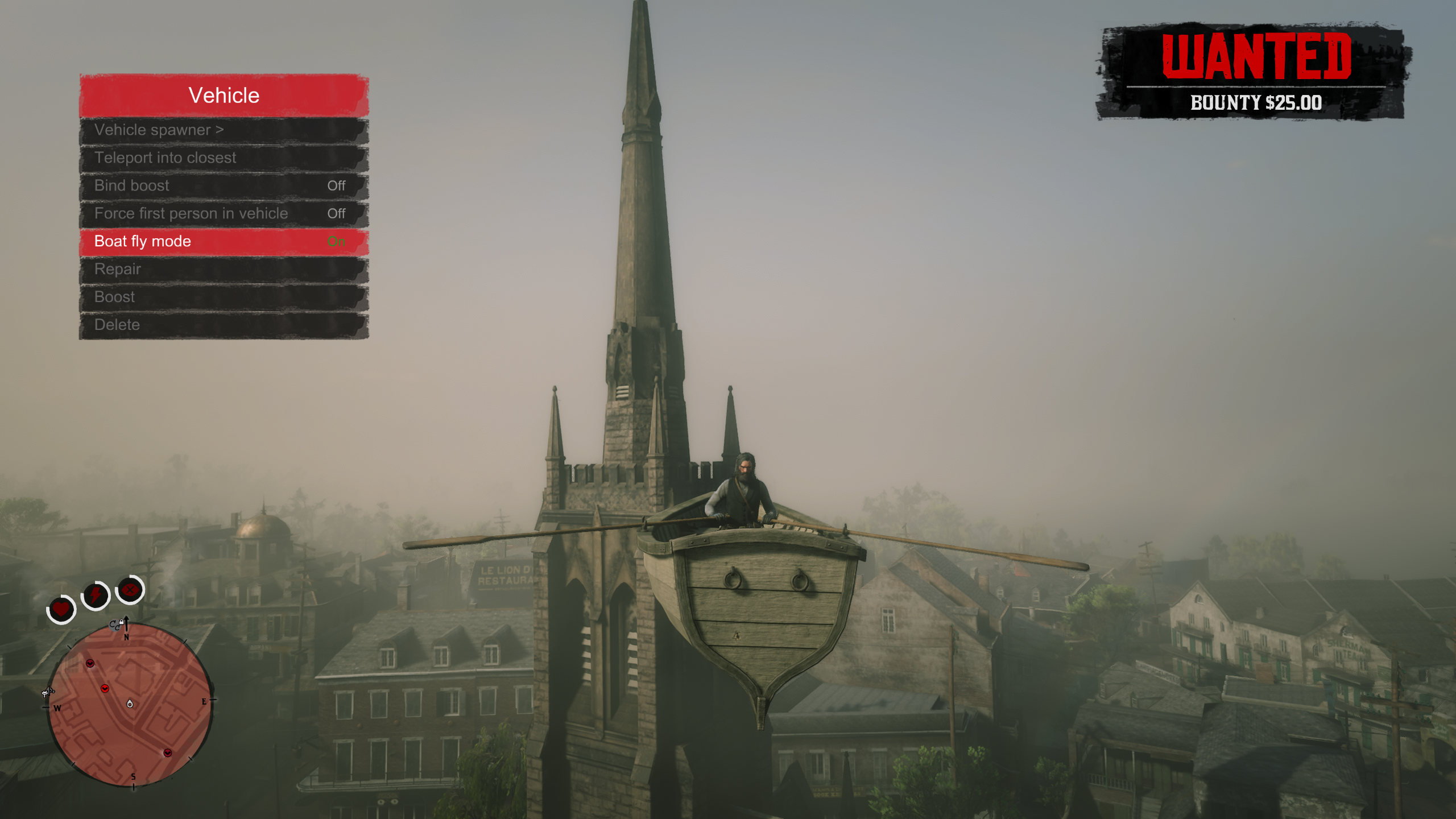Click the lightning bolt stamina core
This screenshot has width=1456, height=819.
96,595
